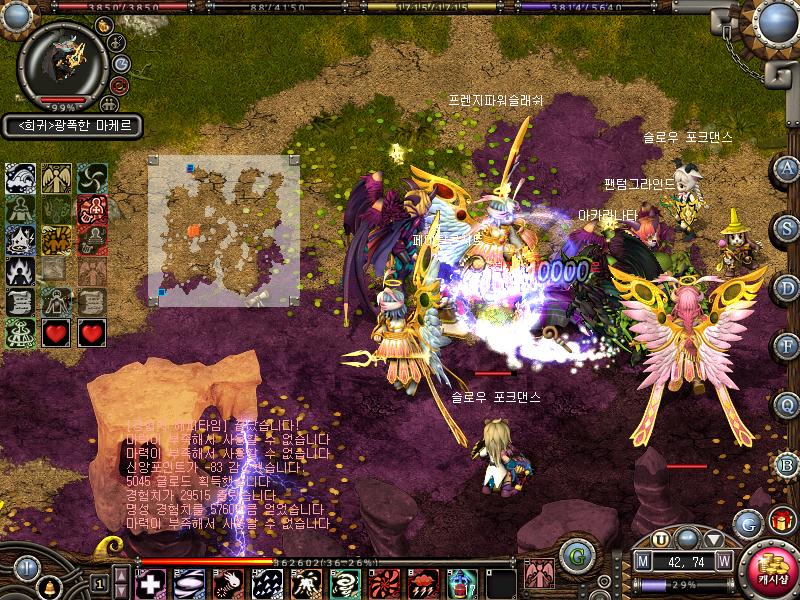The image size is (800, 600).
Task: Use the white cross heal skill
Action: coord(150,583)
